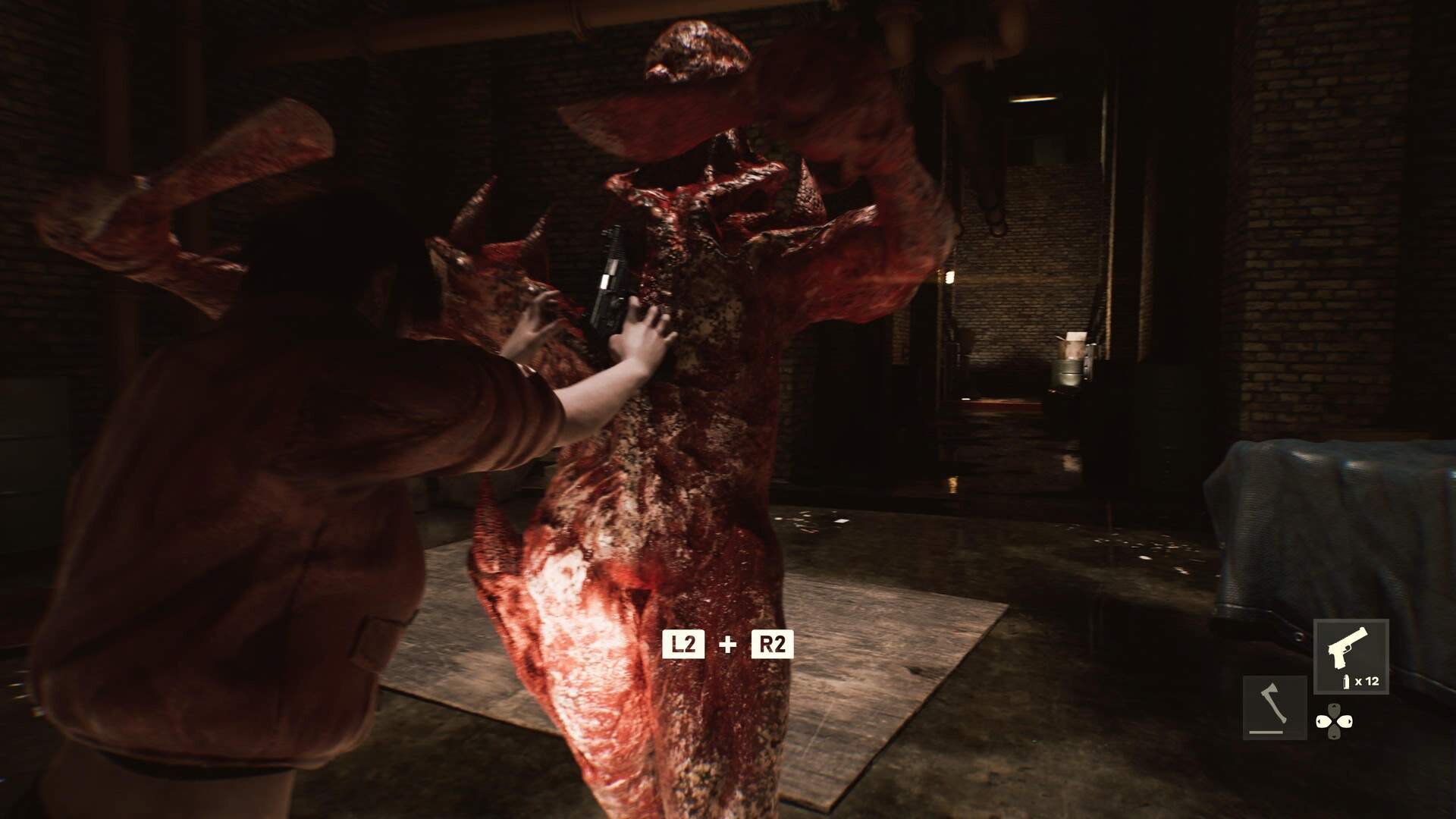The height and width of the screenshot is (819, 1456).
Task: Click the plus sign between L2 and R2
Action: pos(726,647)
